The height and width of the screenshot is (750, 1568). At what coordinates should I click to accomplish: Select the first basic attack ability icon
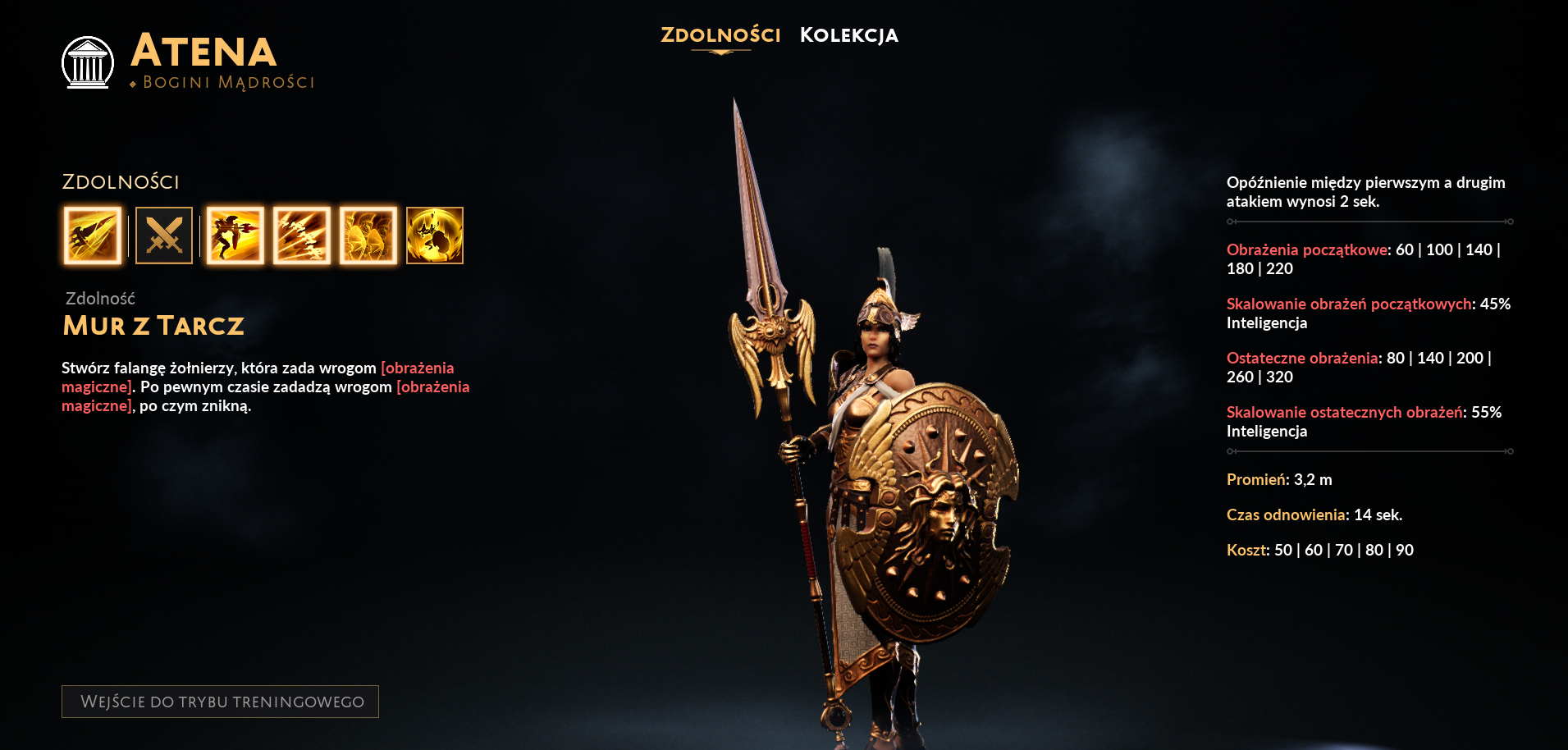93,236
